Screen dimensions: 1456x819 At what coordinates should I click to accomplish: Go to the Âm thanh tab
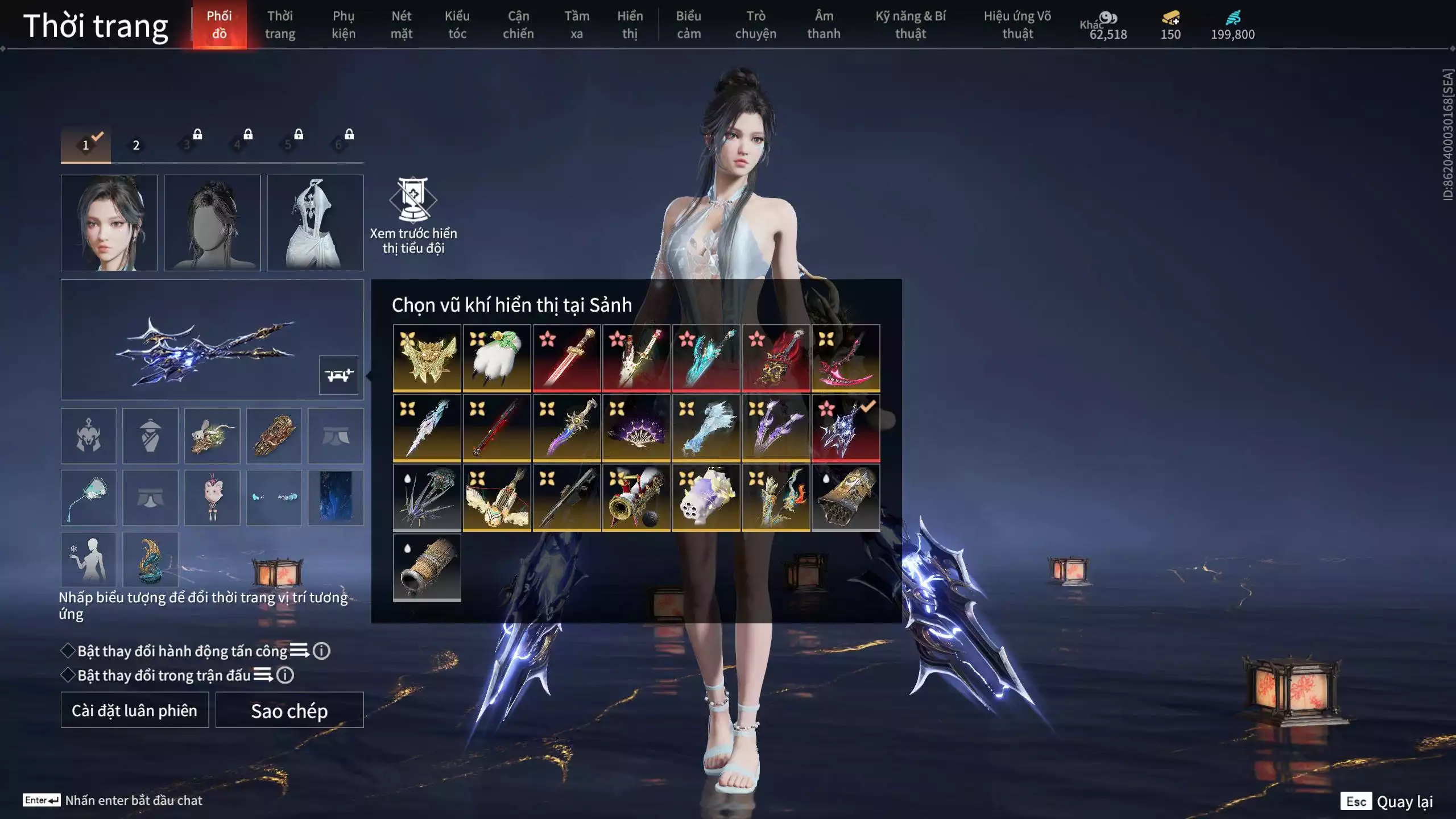pos(824,24)
